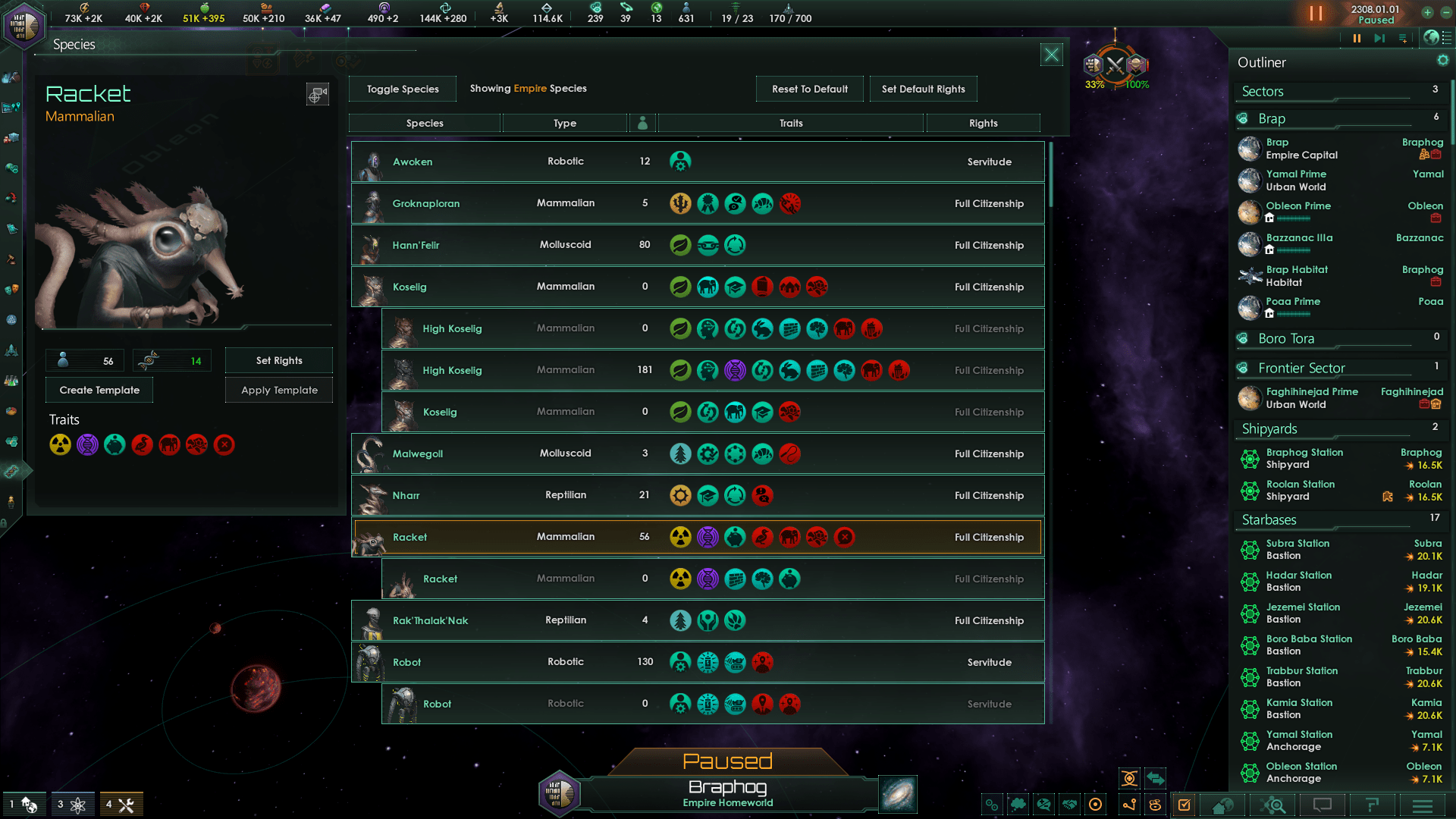The width and height of the screenshot is (1456, 819).
Task: Sort the list by the Rights column
Action: 983,123
